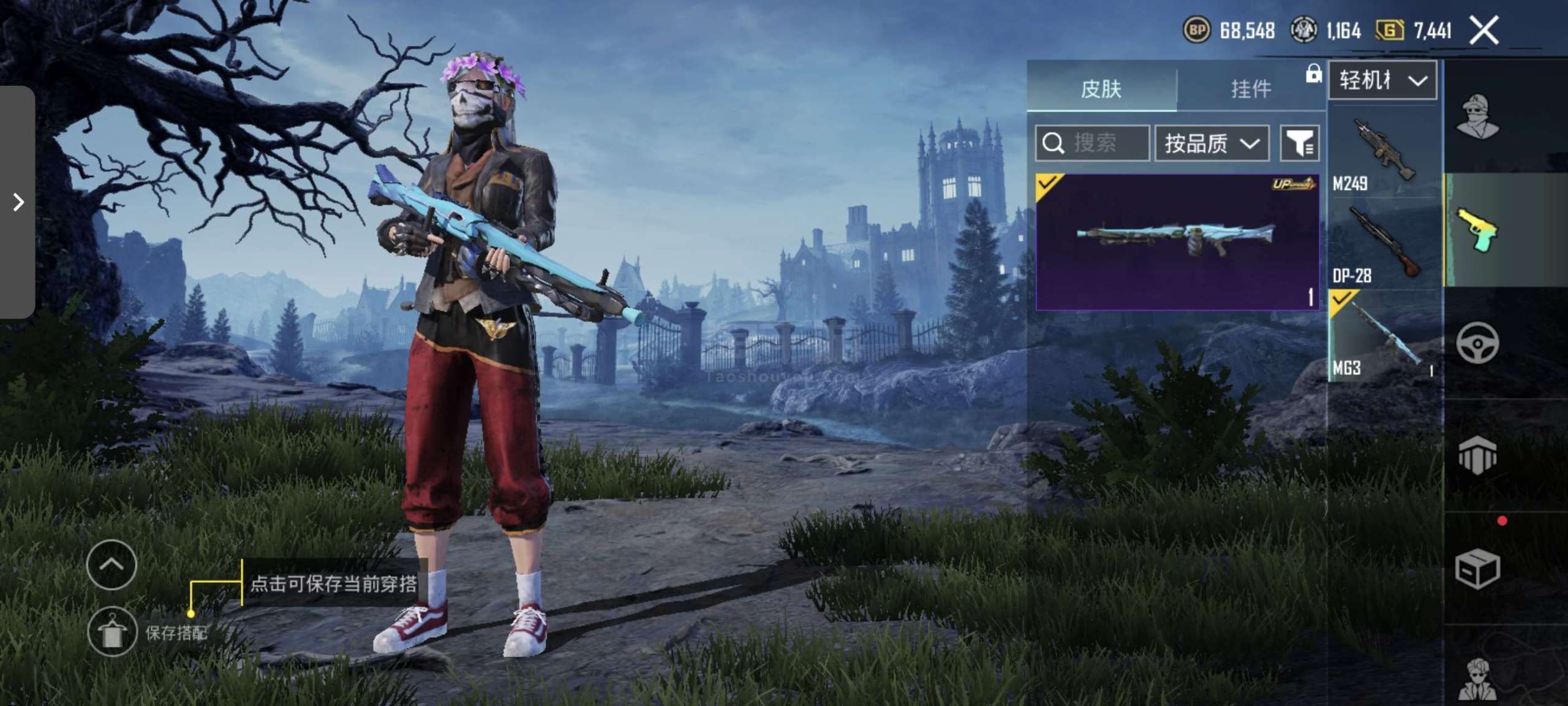This screenshot has height=706, width=1568.
Task: Open the parachute gear category icon
Action: click(x=1477, y=455)
